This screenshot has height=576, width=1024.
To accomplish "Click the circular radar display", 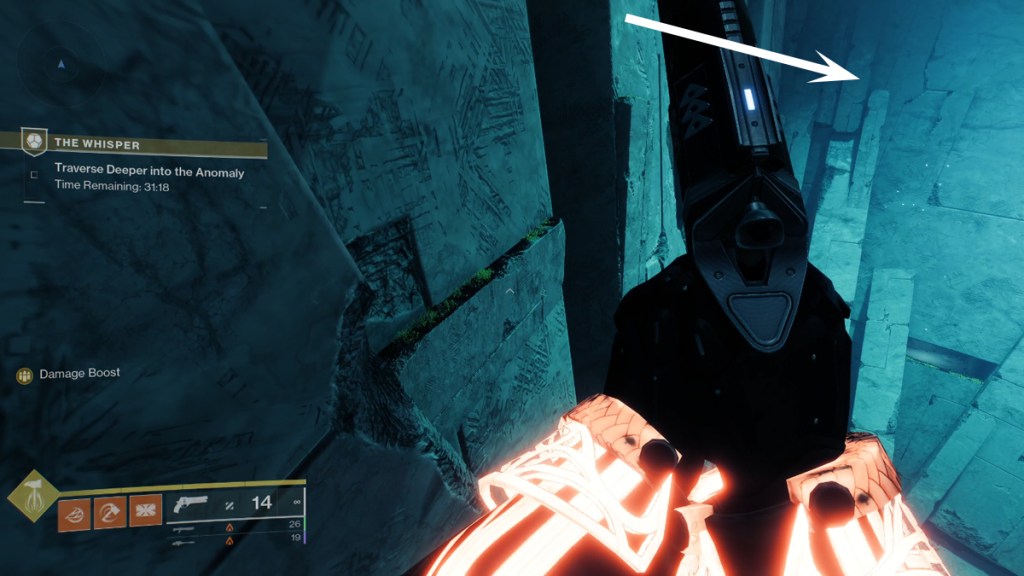I will 62,67.
